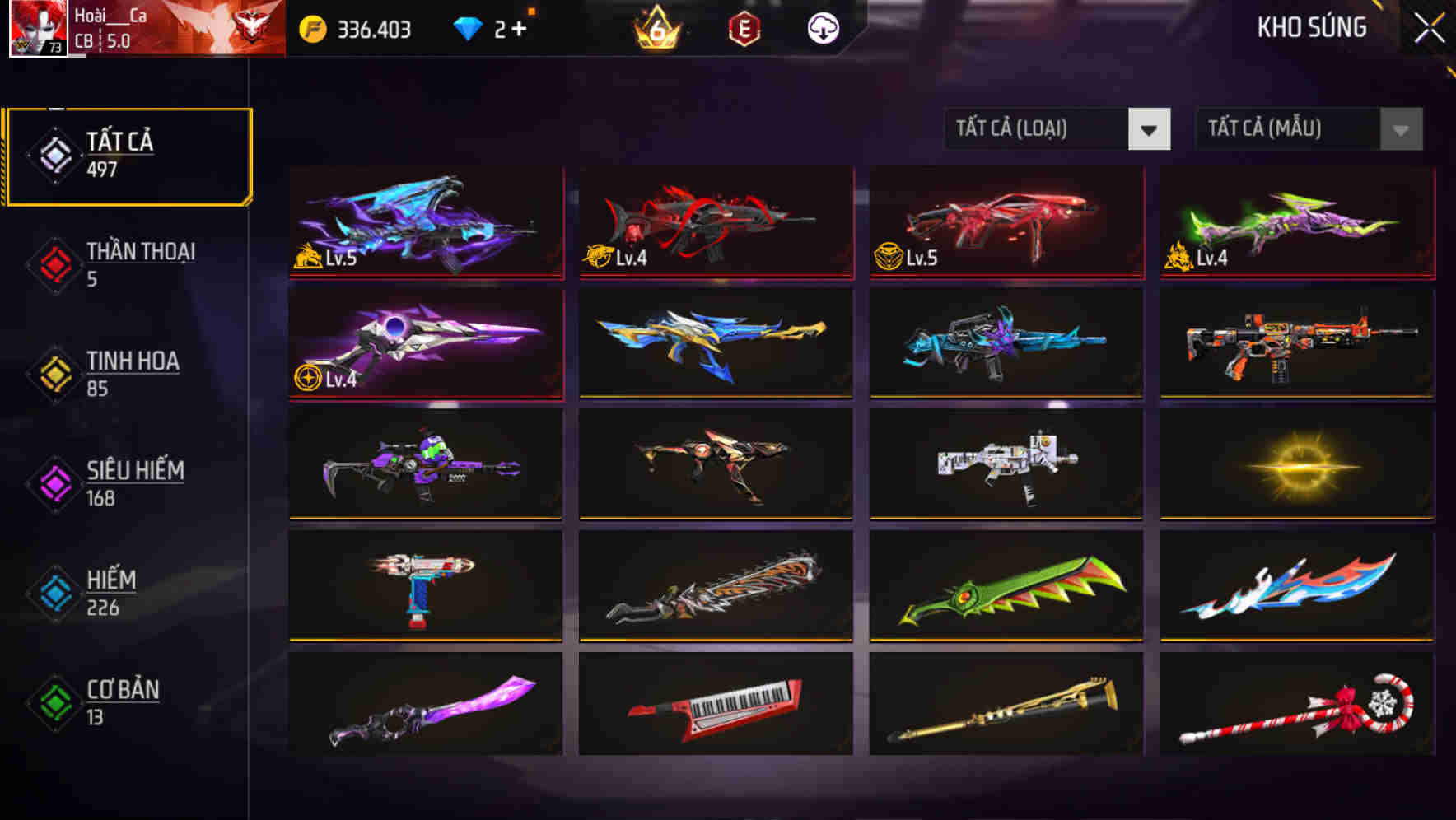
Task: Click the CB 5.0 rank label
Action: click(100, 40)
